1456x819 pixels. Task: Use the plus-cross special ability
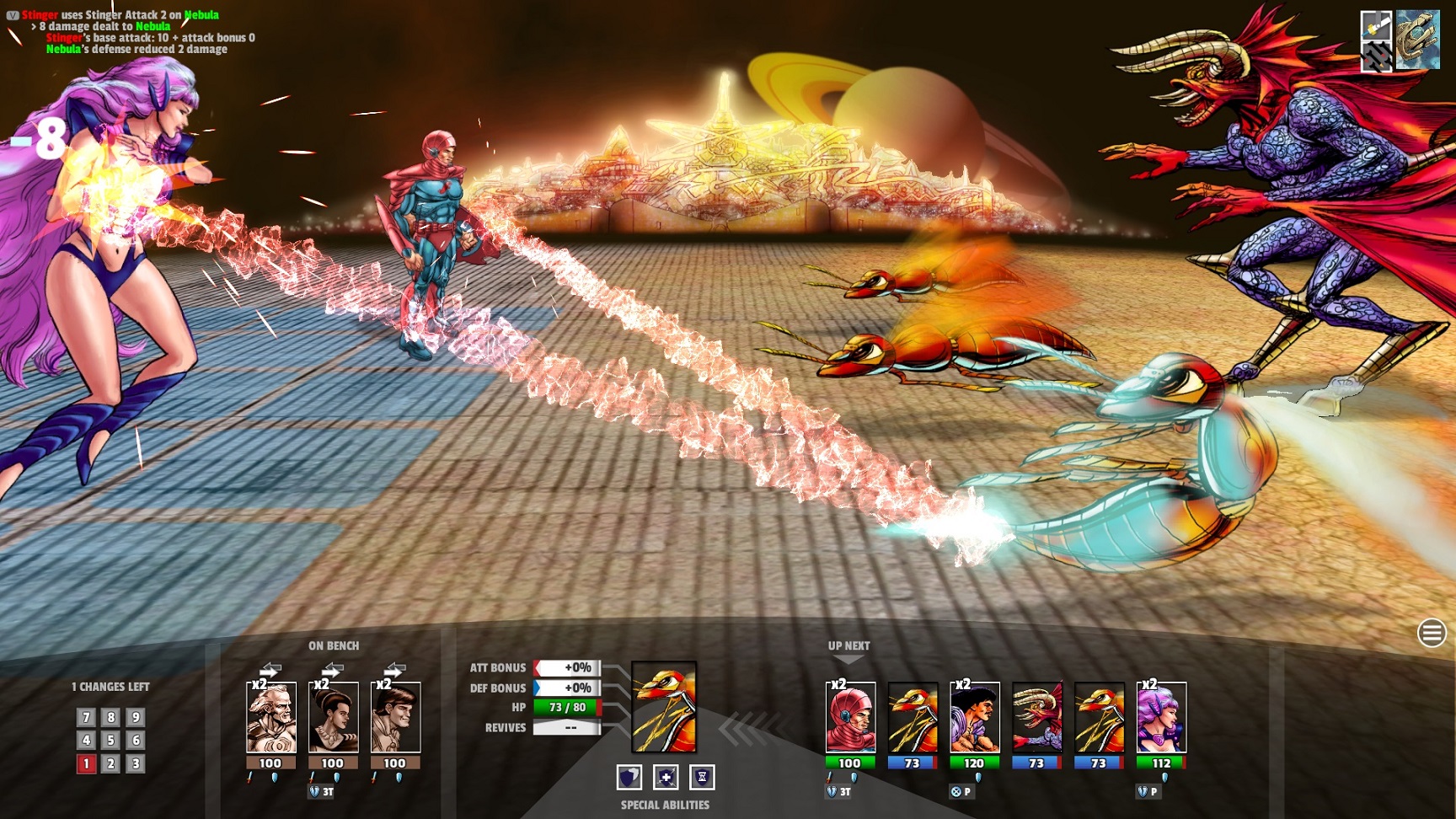(x=666, y=777)
